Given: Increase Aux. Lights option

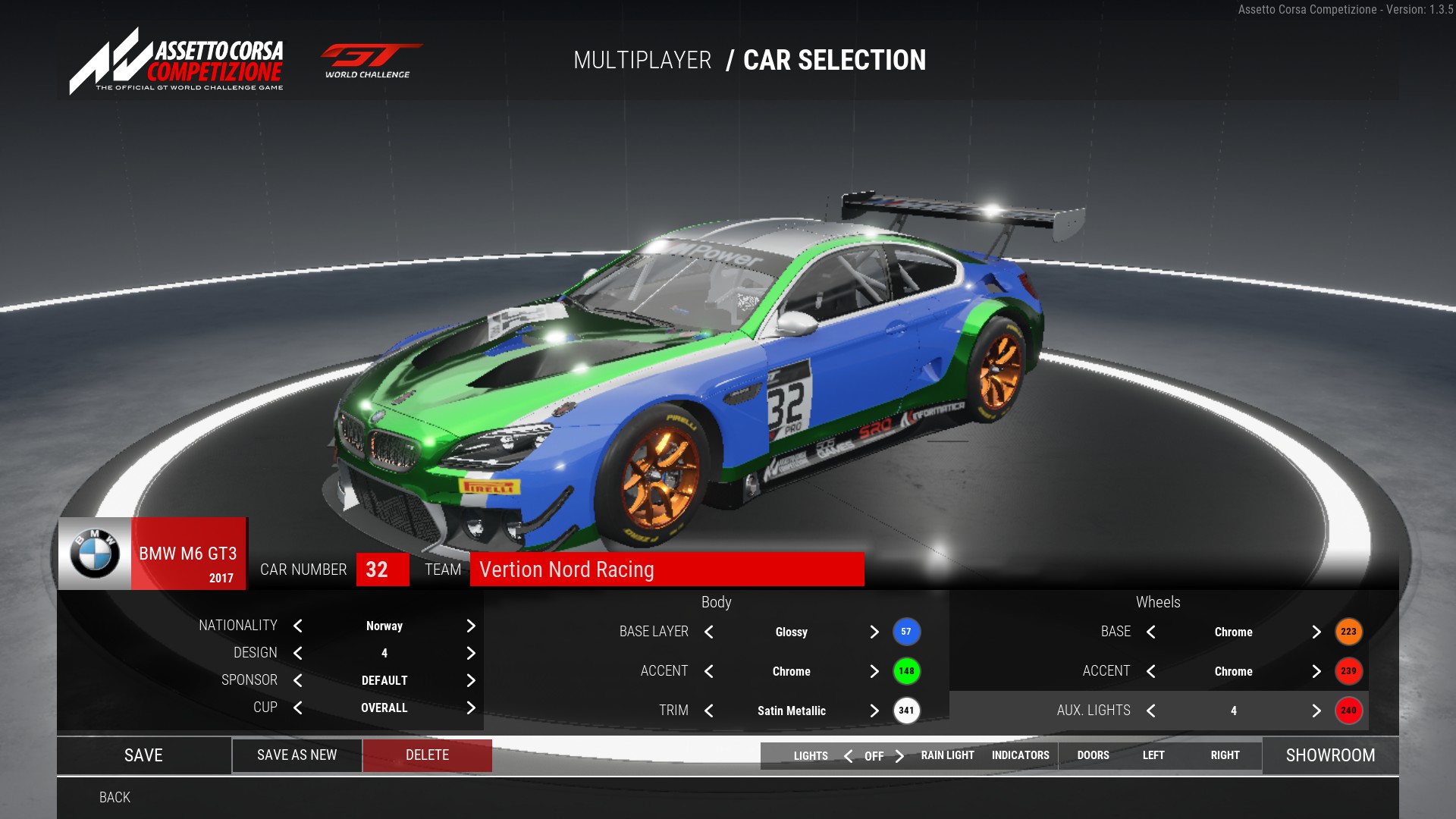Looking at the screenshot, I should (1316, 711).
